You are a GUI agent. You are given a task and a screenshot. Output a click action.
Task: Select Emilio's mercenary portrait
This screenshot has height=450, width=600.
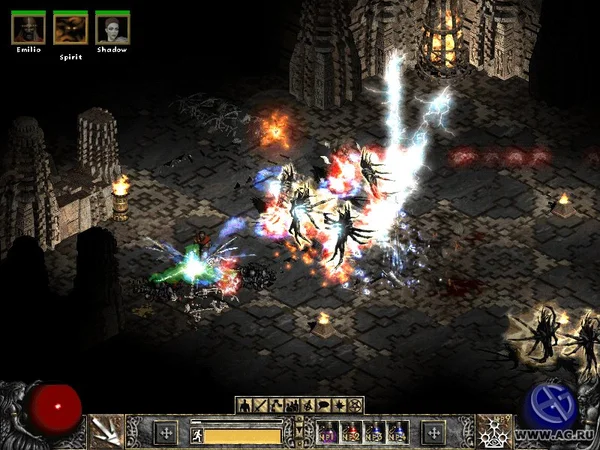coord(27,27)
